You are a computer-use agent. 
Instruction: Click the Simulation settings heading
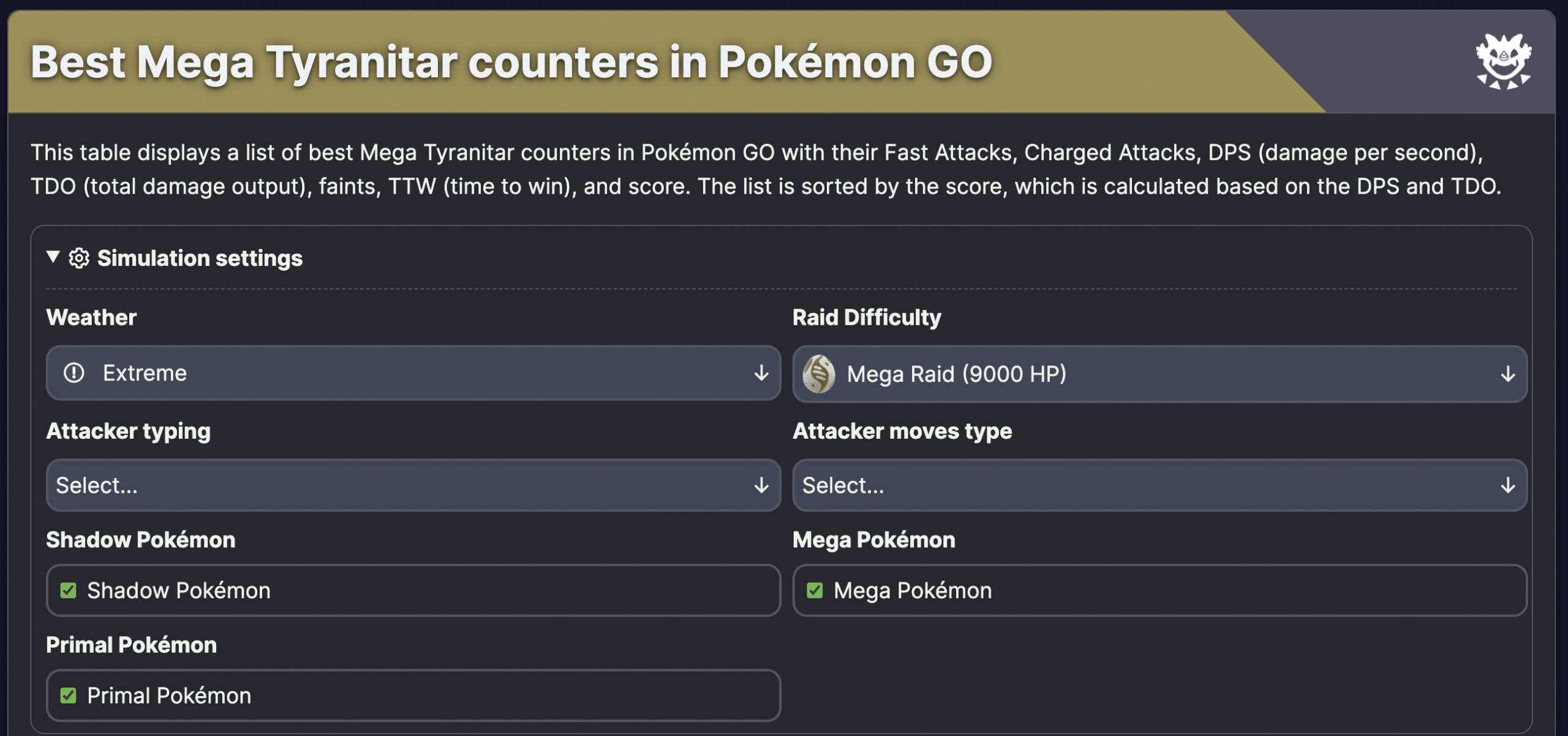click(199, 258)
